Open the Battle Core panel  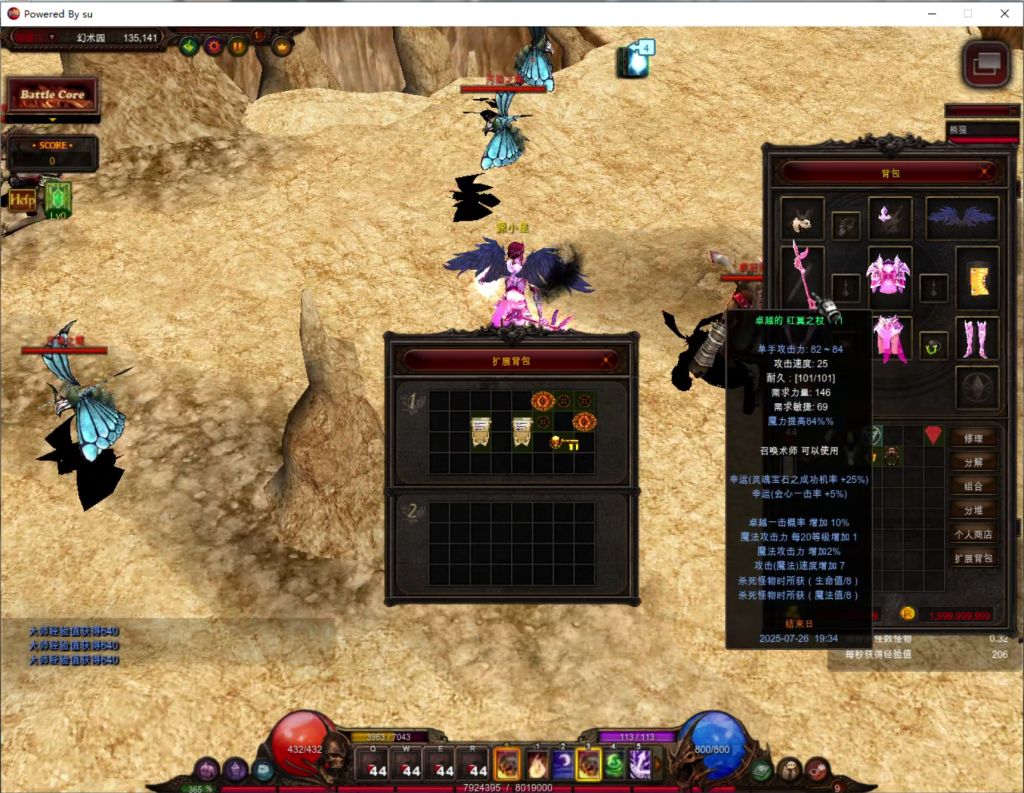tap(53, 95)
